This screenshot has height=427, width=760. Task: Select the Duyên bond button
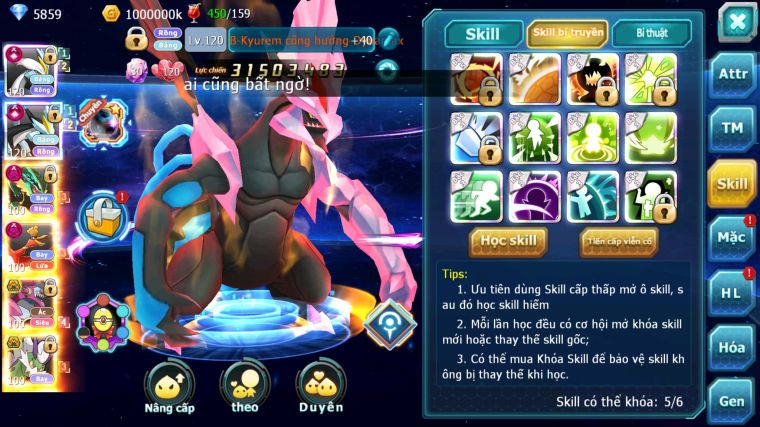(320, 388)
